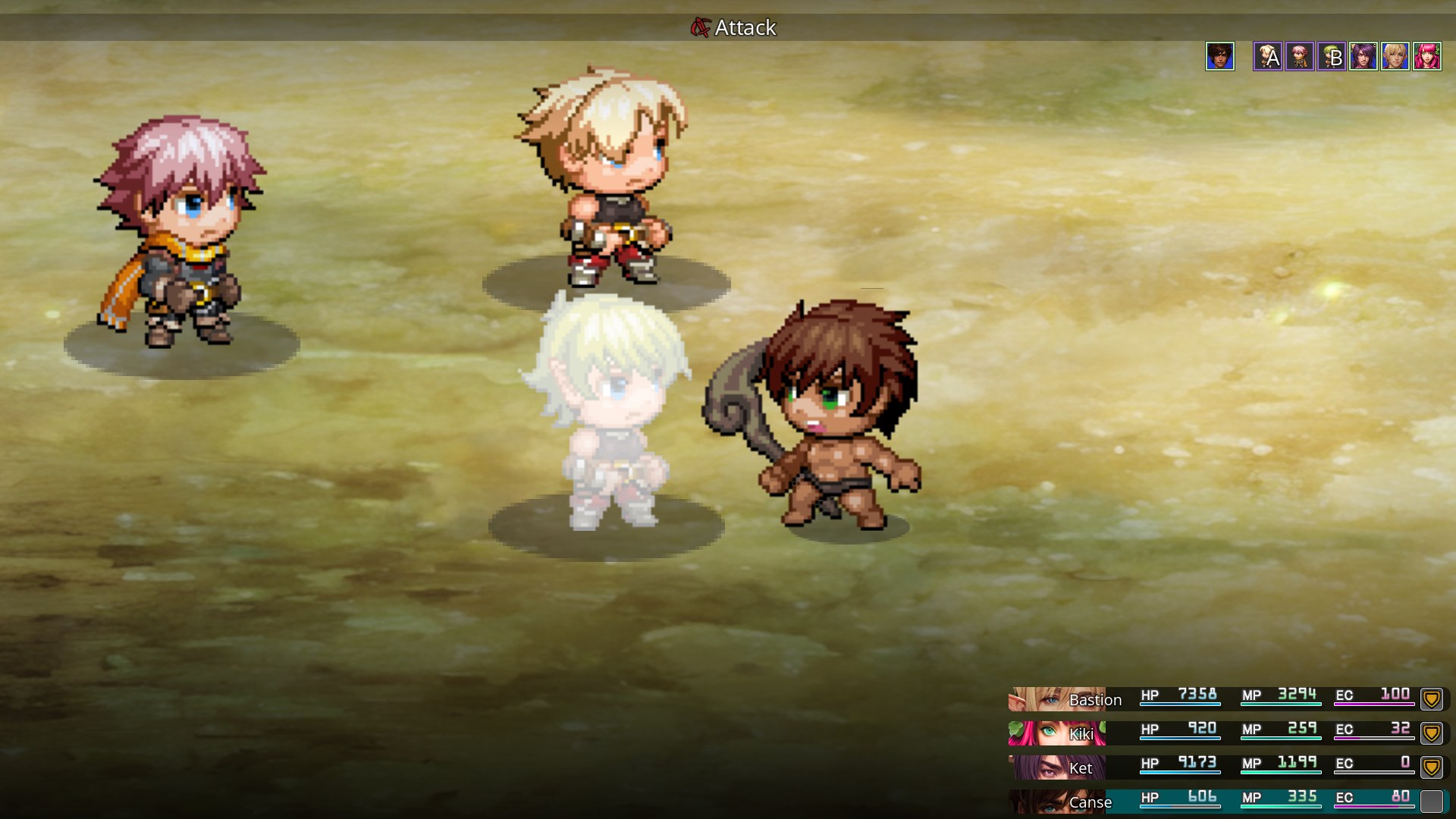Select Canse's portrait in the turn order
Image resolution: width=1456 pixels, height=819 pixels.
pyautogui.click(x=1220, y=56)
